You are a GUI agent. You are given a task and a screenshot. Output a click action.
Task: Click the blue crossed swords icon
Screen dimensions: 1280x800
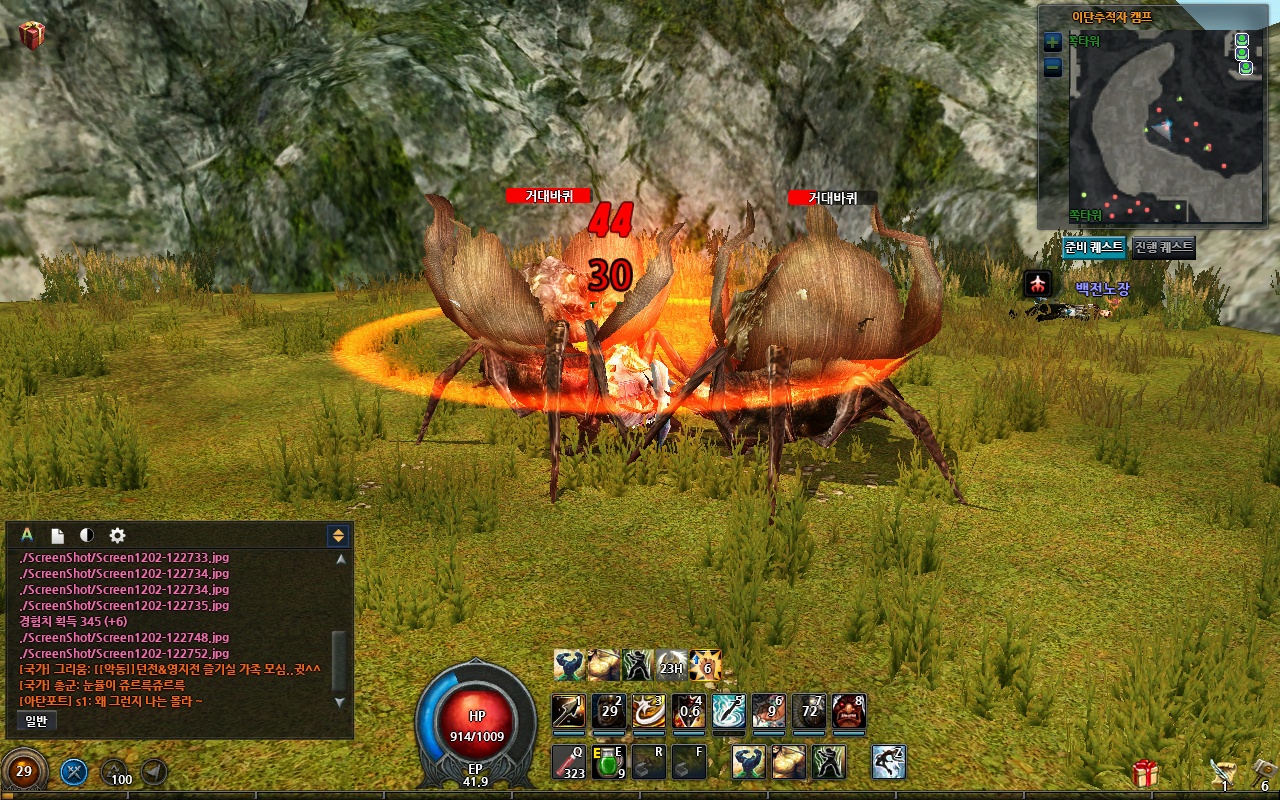[75, 772]
